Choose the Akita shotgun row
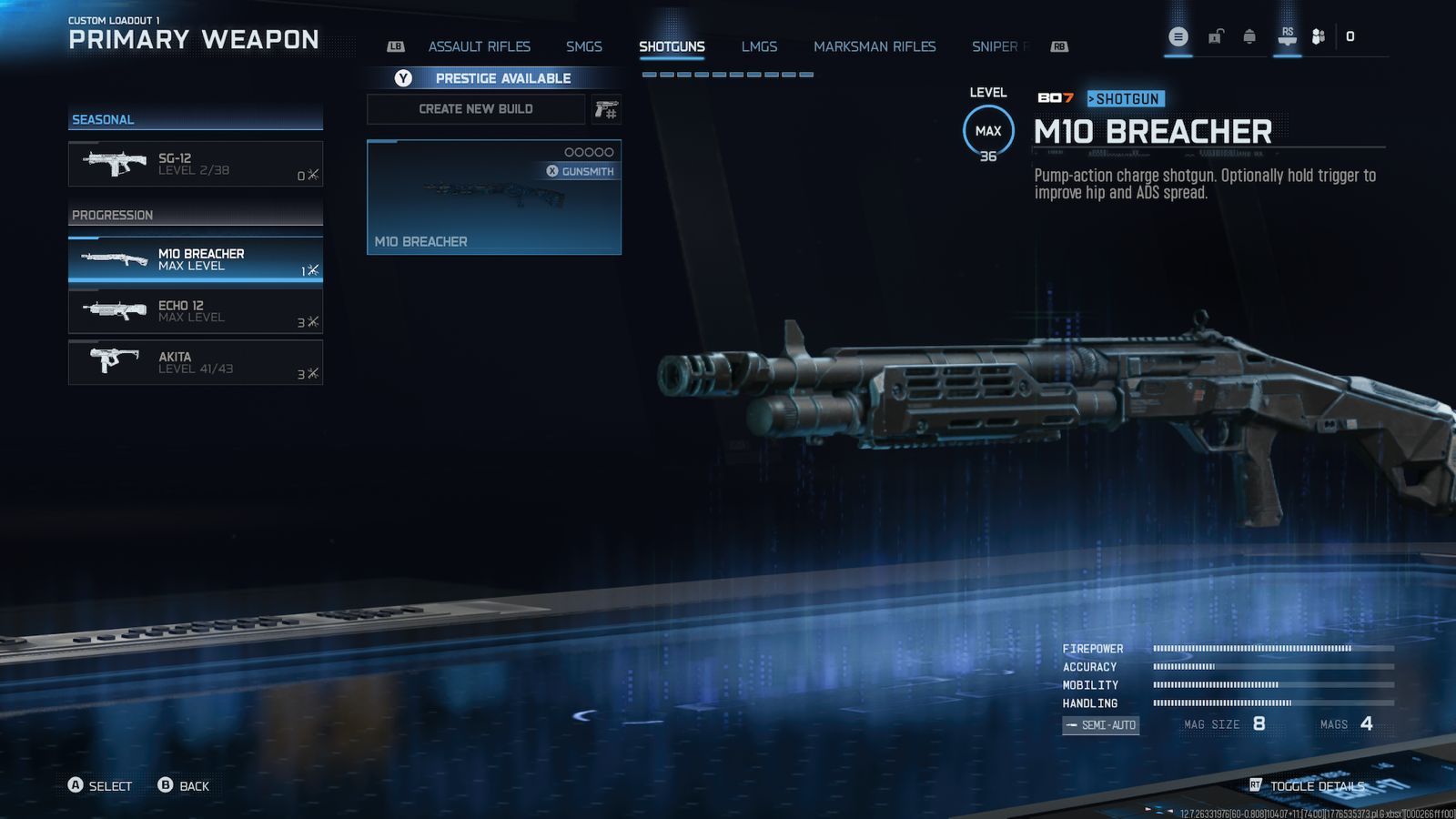This screenshot has width=1456, height=819. point(196,362)
